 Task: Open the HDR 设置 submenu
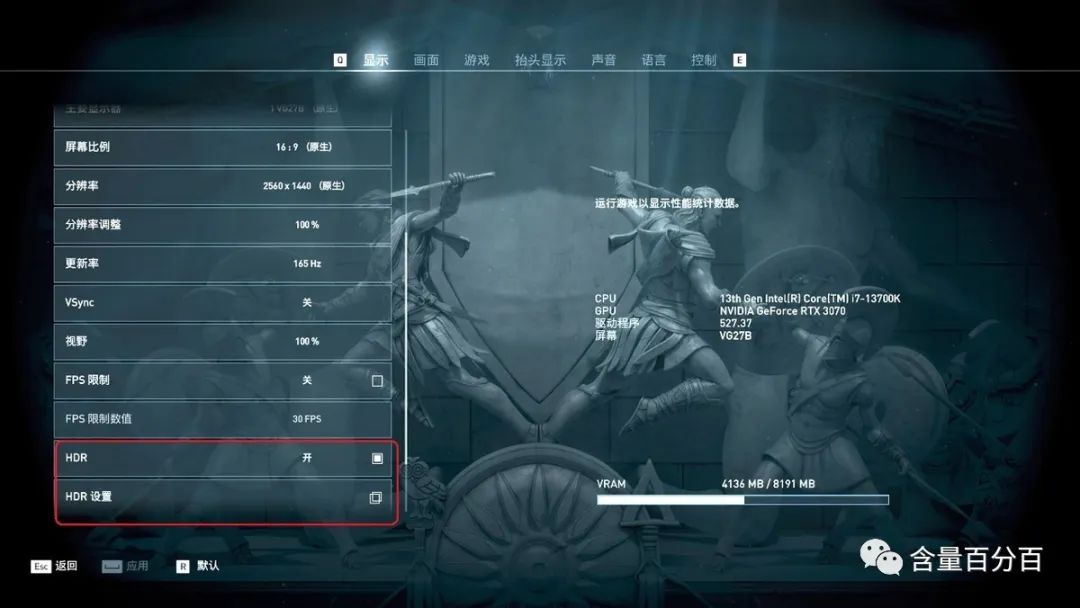(222, 497)
